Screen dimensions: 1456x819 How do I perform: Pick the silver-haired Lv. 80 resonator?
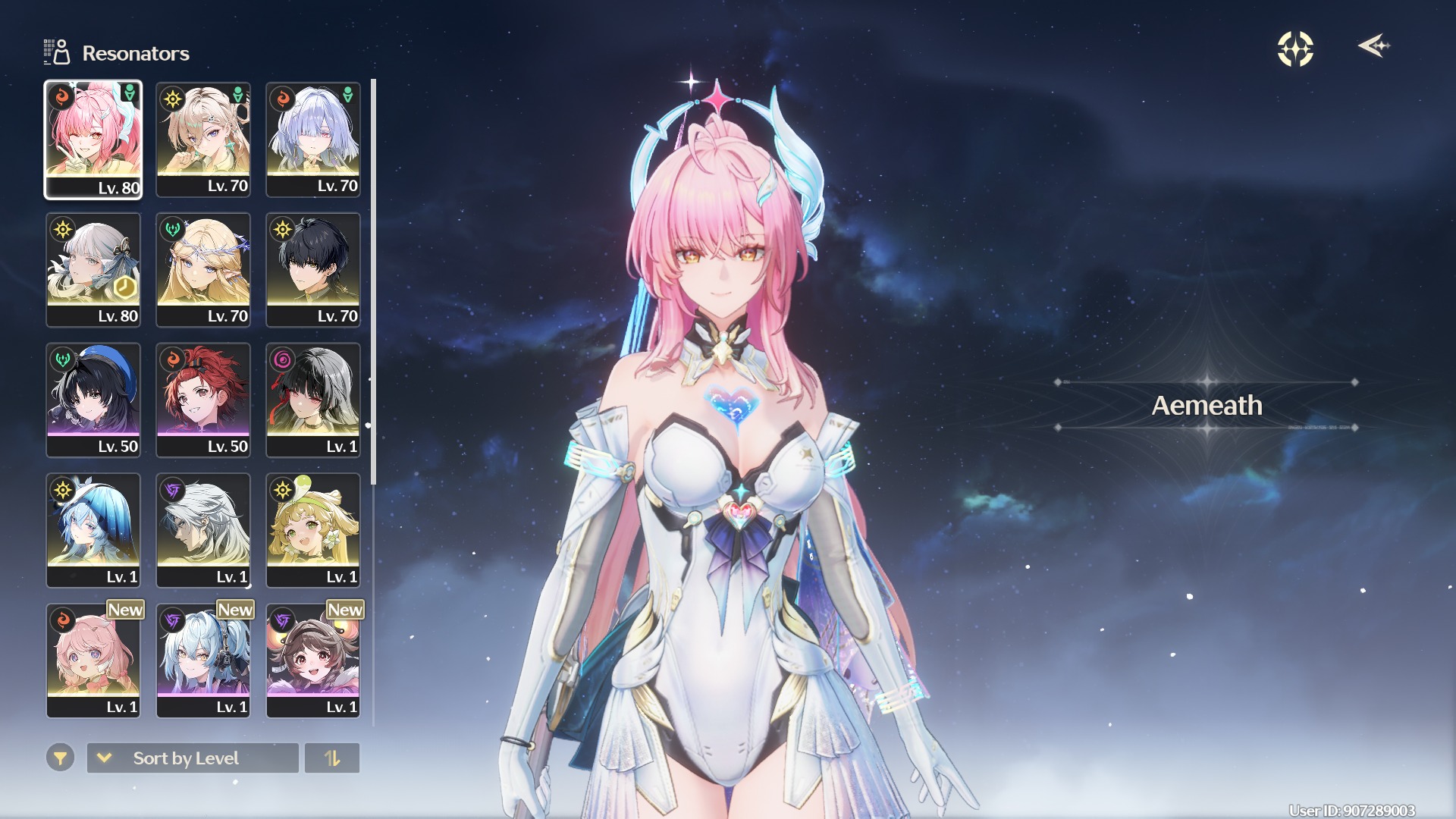93,270
